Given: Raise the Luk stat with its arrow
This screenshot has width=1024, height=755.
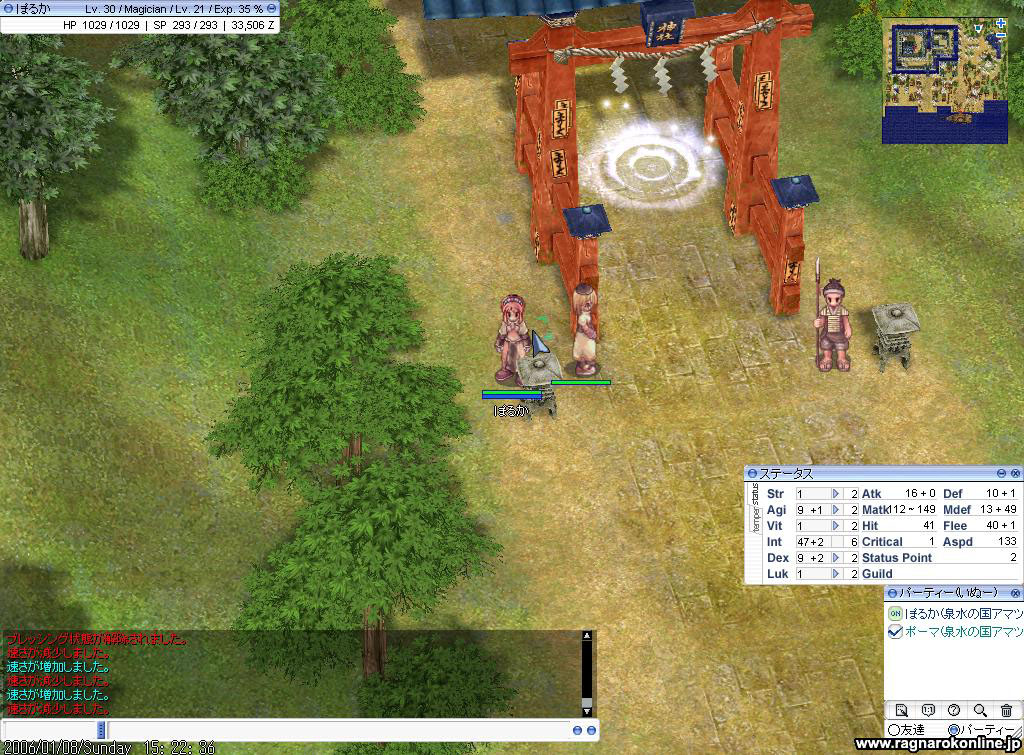Looking at the screenshot, I should 836,574.
